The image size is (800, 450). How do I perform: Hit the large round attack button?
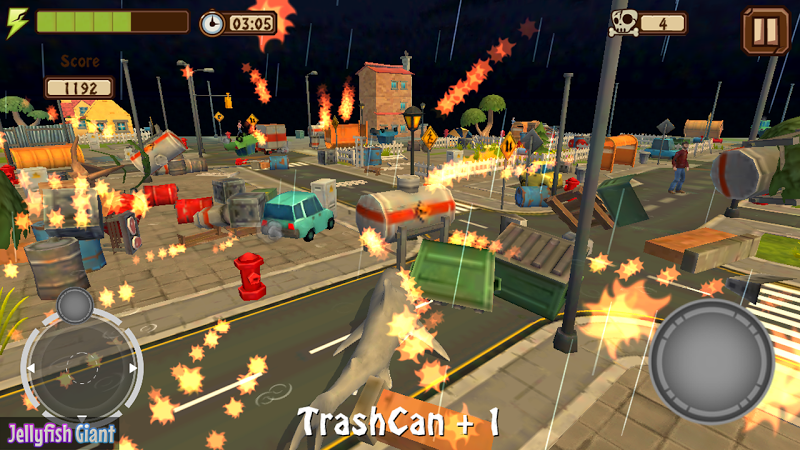(711, 360)
